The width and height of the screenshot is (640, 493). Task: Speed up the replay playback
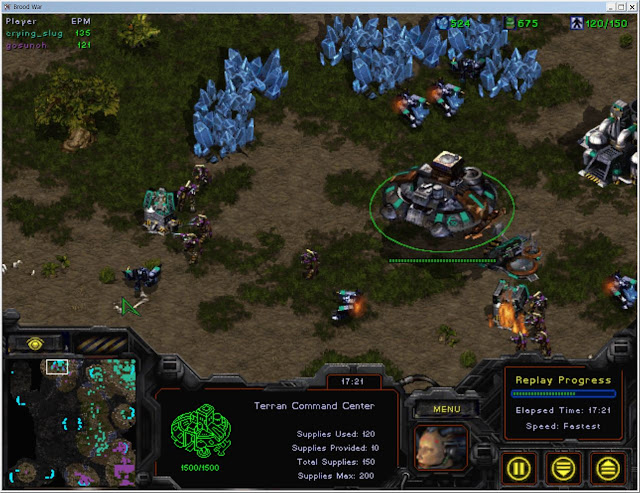(608, 465)
